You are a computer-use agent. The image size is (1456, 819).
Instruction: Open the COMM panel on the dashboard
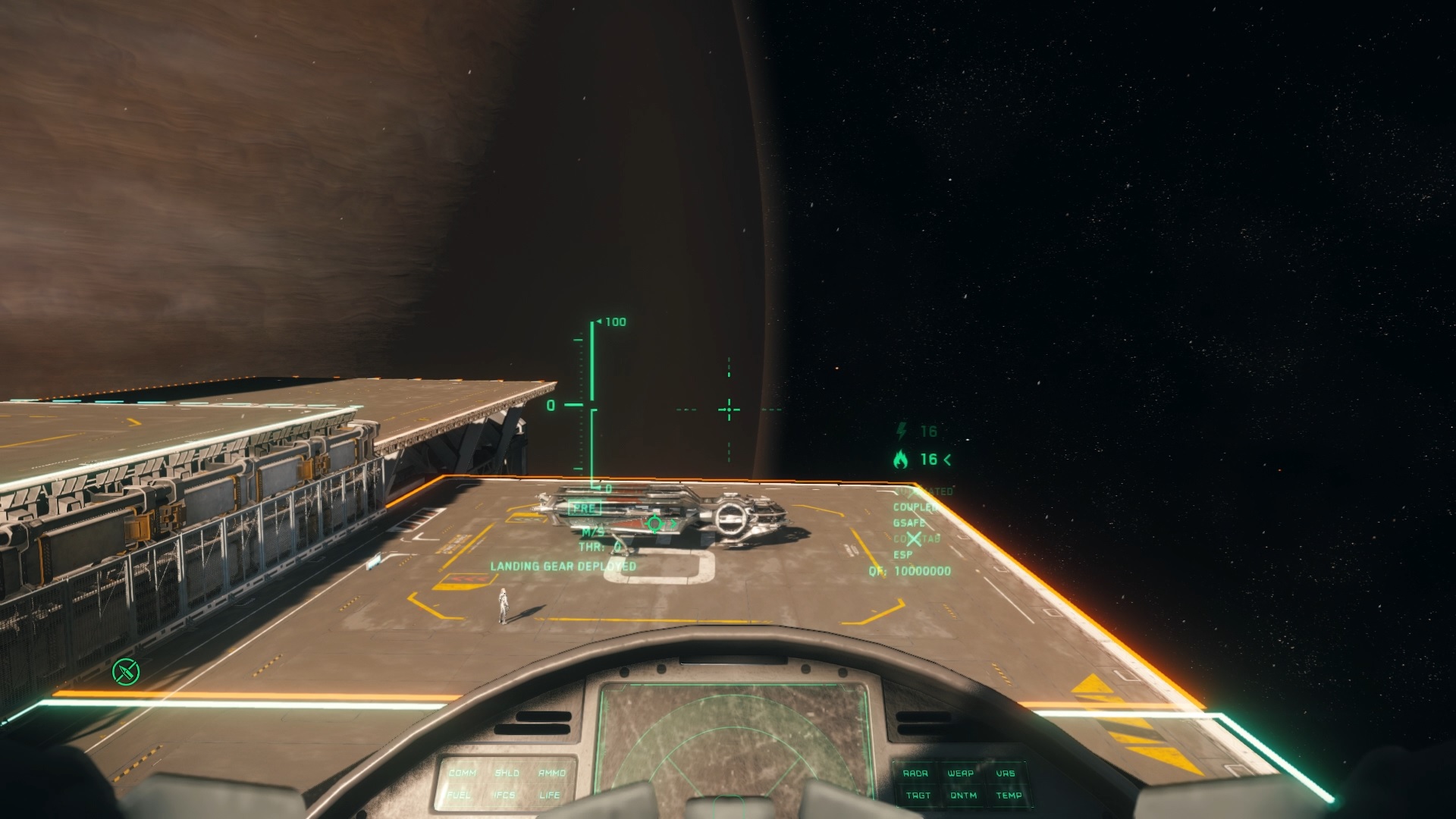pos(462,773)
